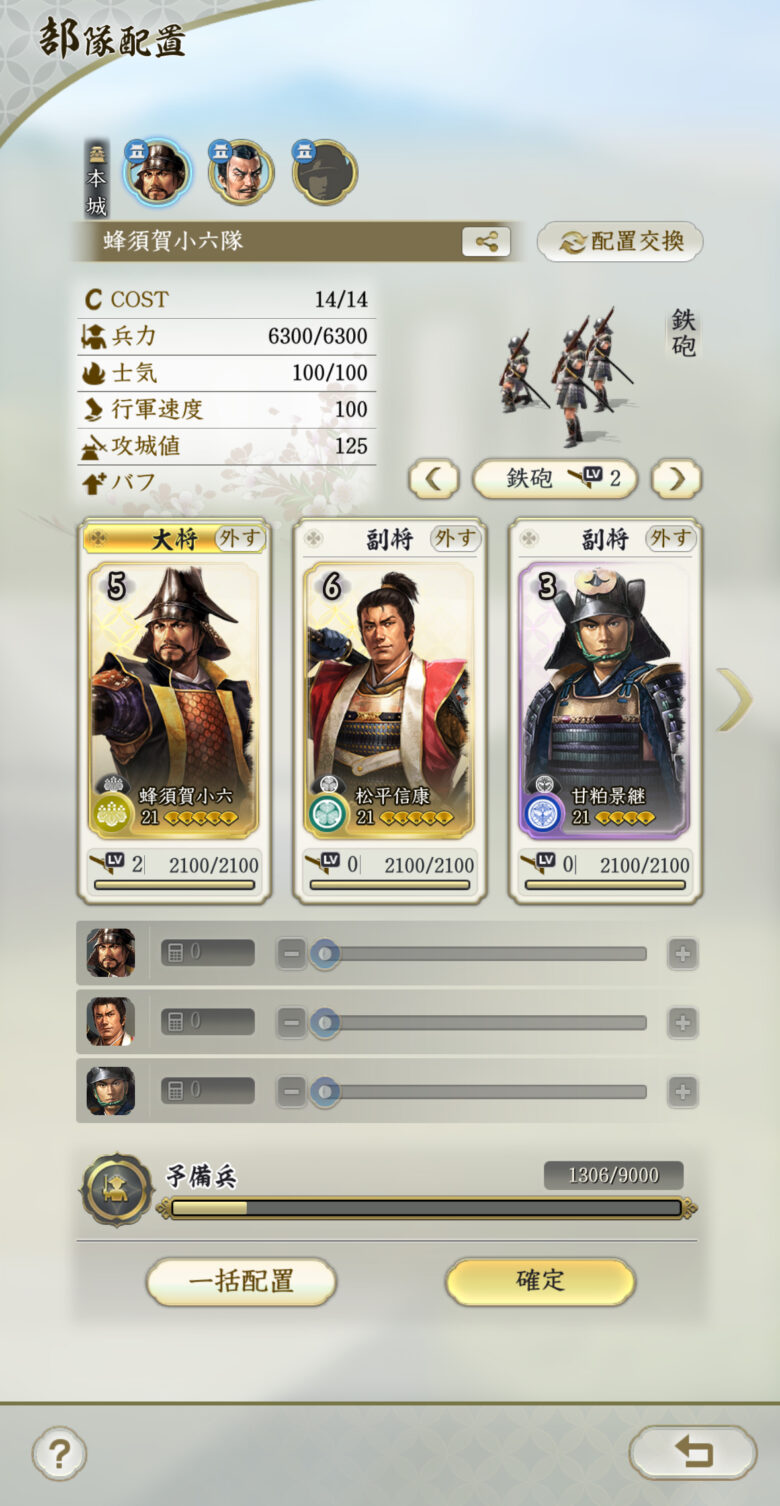Image resolution: width=780 pixels, height=1506 pixels.
Task: Open the question mark help
Action: (x=59, y=1454)
